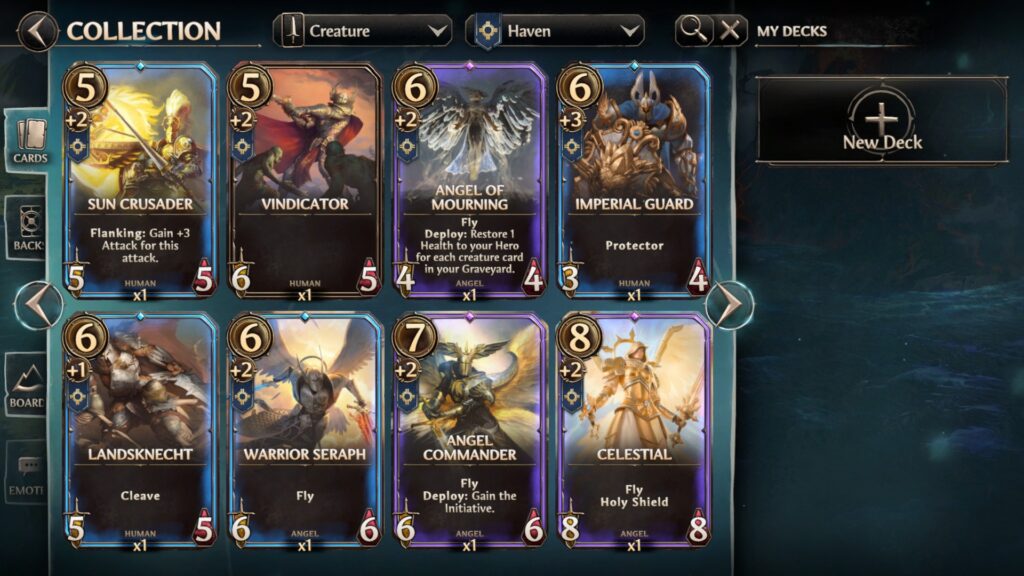This screenshot has height=576, width=1024.
Task: Pick the Angel of Mourning card
Action: click(x=470, y=180)
